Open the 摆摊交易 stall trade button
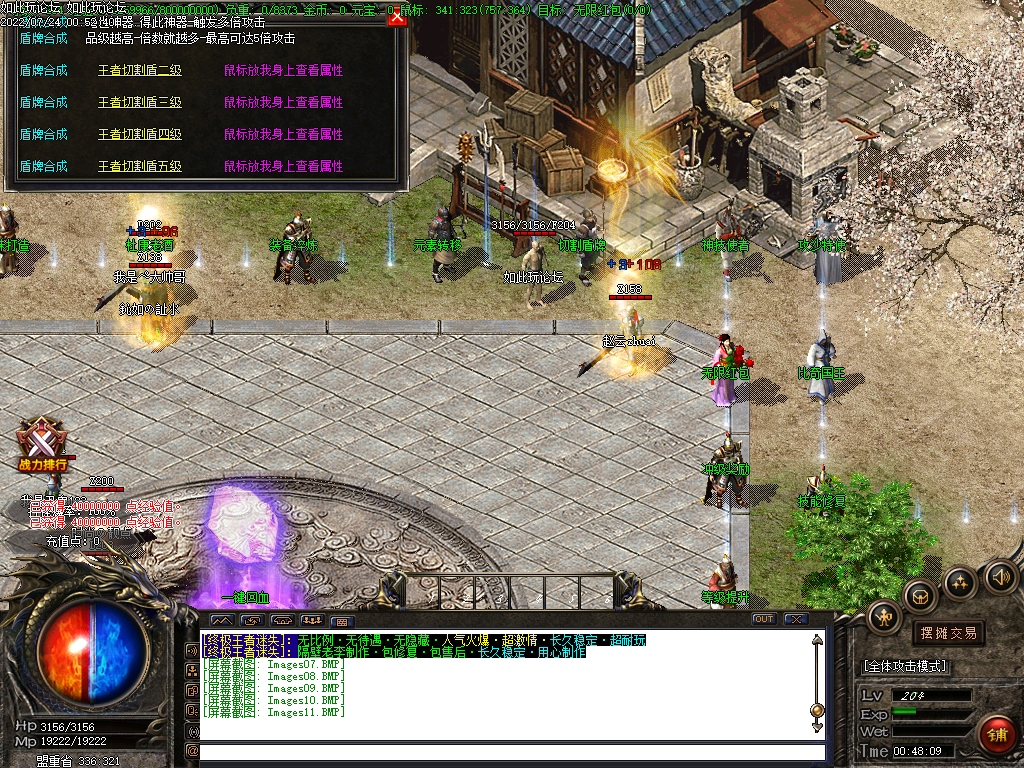 (x=947, y=633)
